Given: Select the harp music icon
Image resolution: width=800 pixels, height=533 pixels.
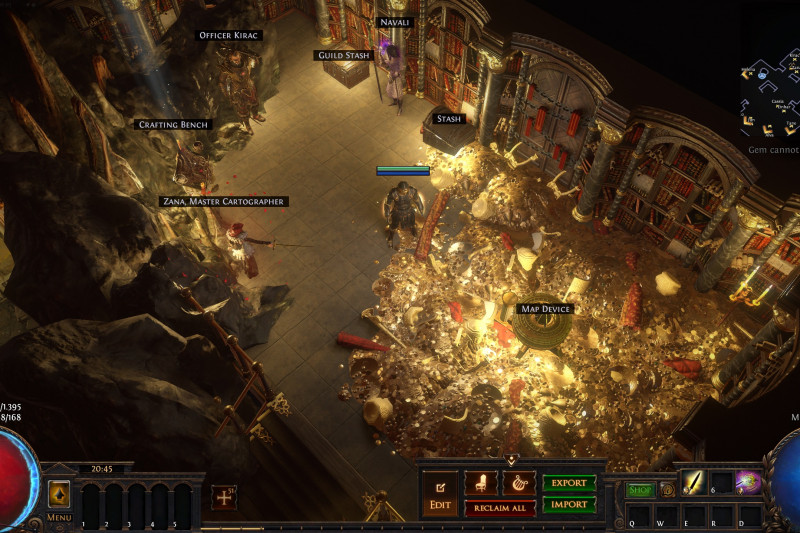Looking at the screenshot, I should 519,484.
